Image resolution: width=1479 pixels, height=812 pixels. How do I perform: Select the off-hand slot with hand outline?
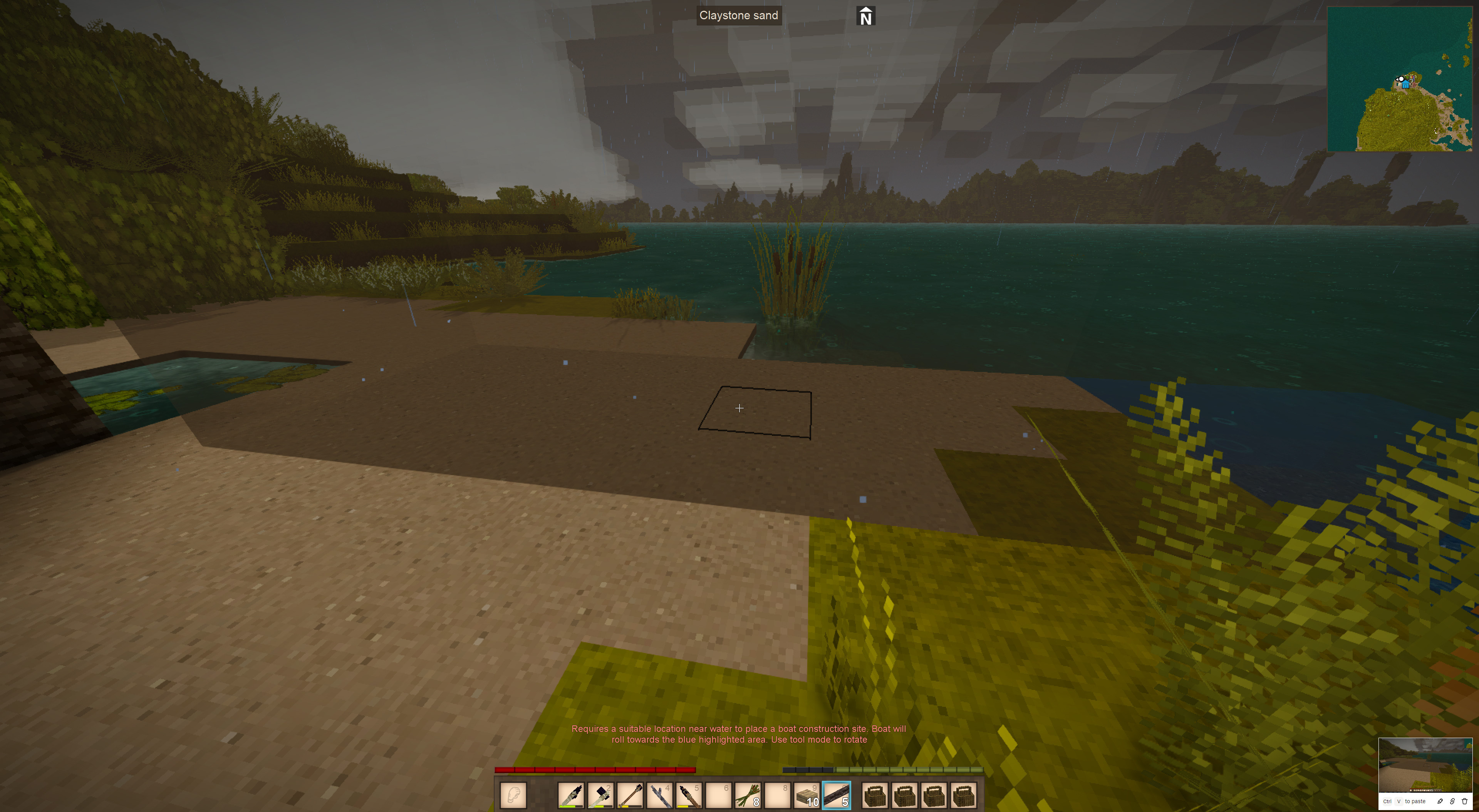(x=513, y=795)
